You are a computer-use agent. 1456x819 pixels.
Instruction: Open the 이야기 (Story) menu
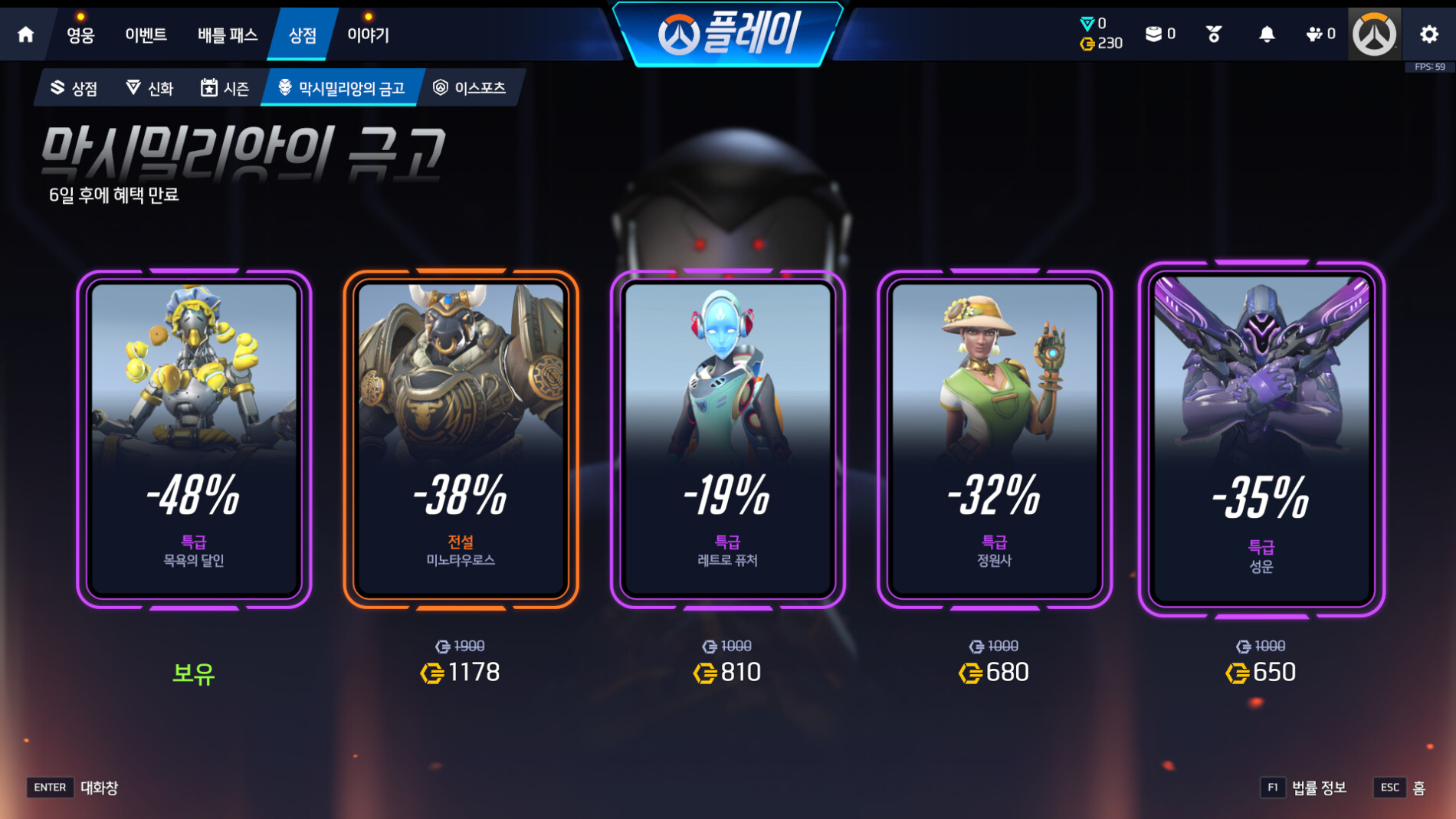coord(368,34)
